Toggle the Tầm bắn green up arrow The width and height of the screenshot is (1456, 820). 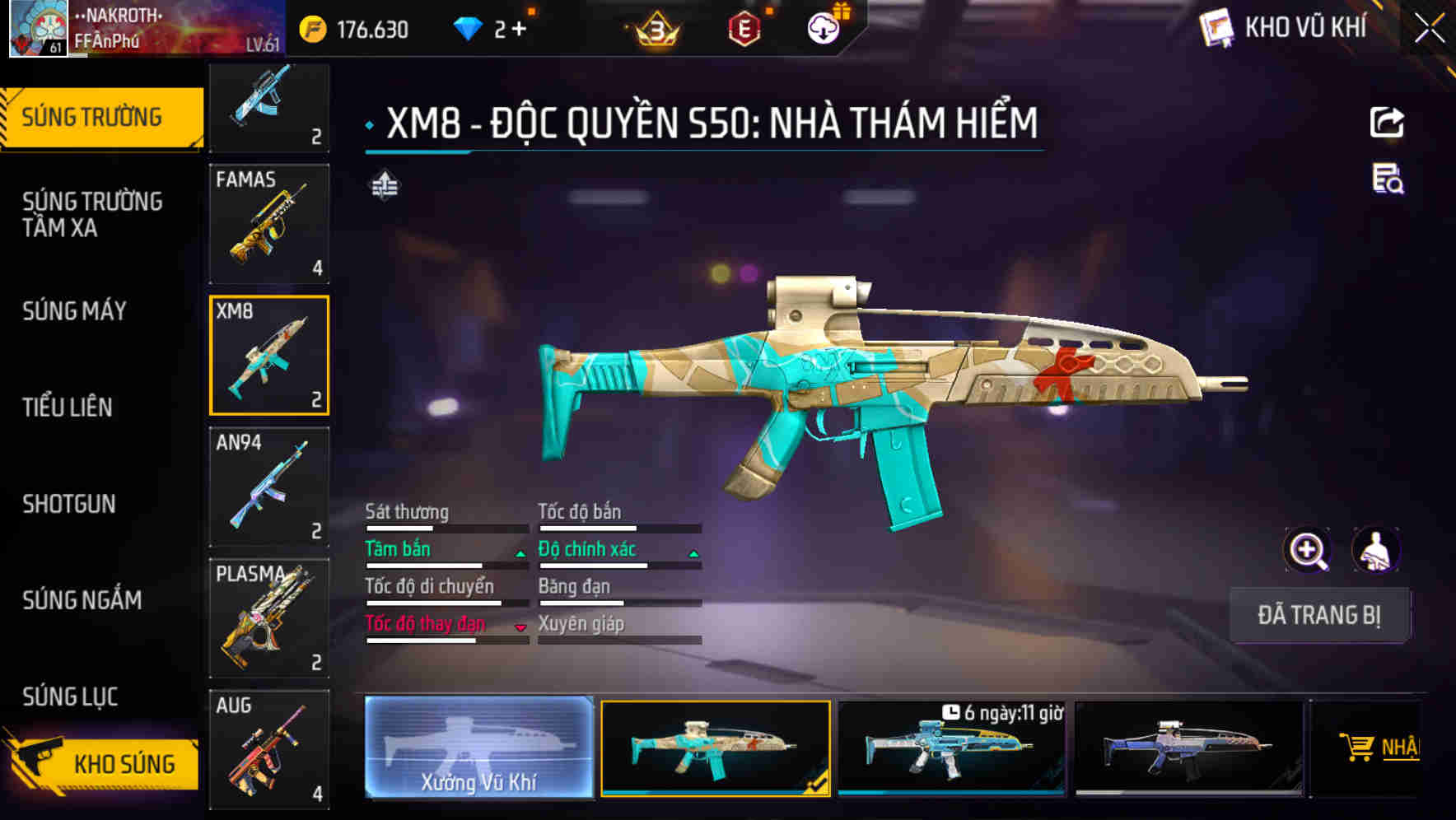[x=520, y=555]
